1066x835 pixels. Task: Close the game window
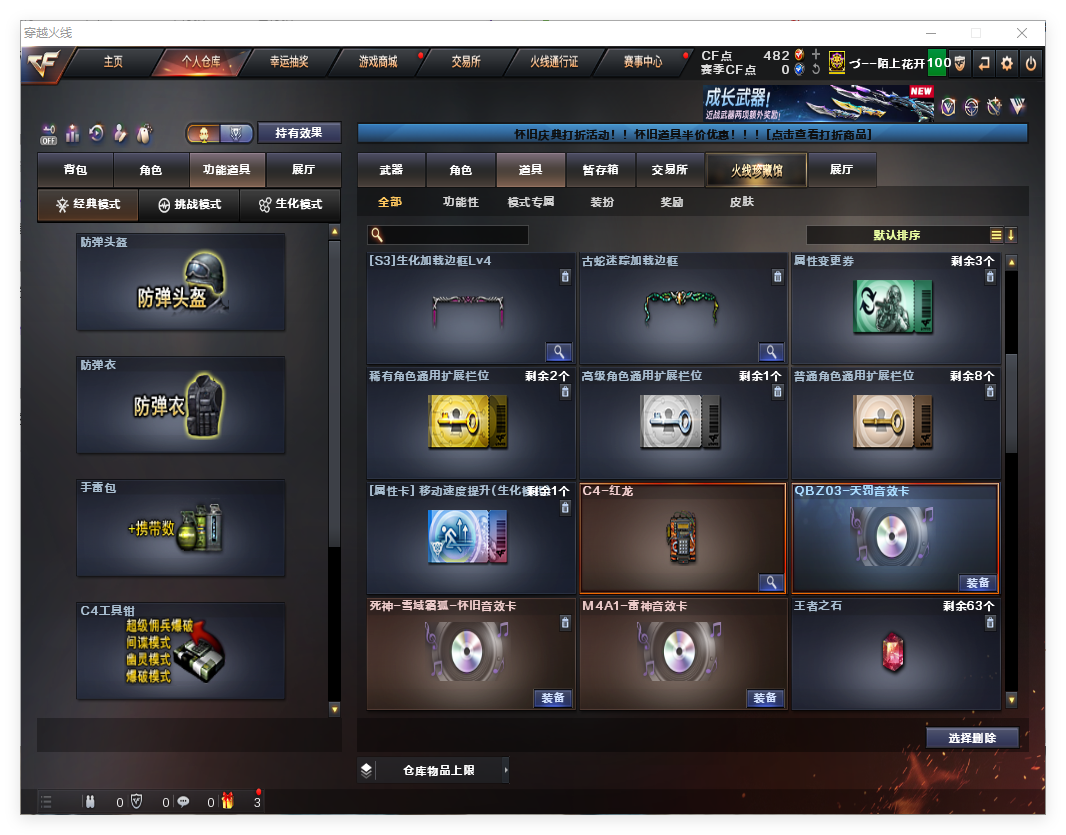[x=1022, y=33]
